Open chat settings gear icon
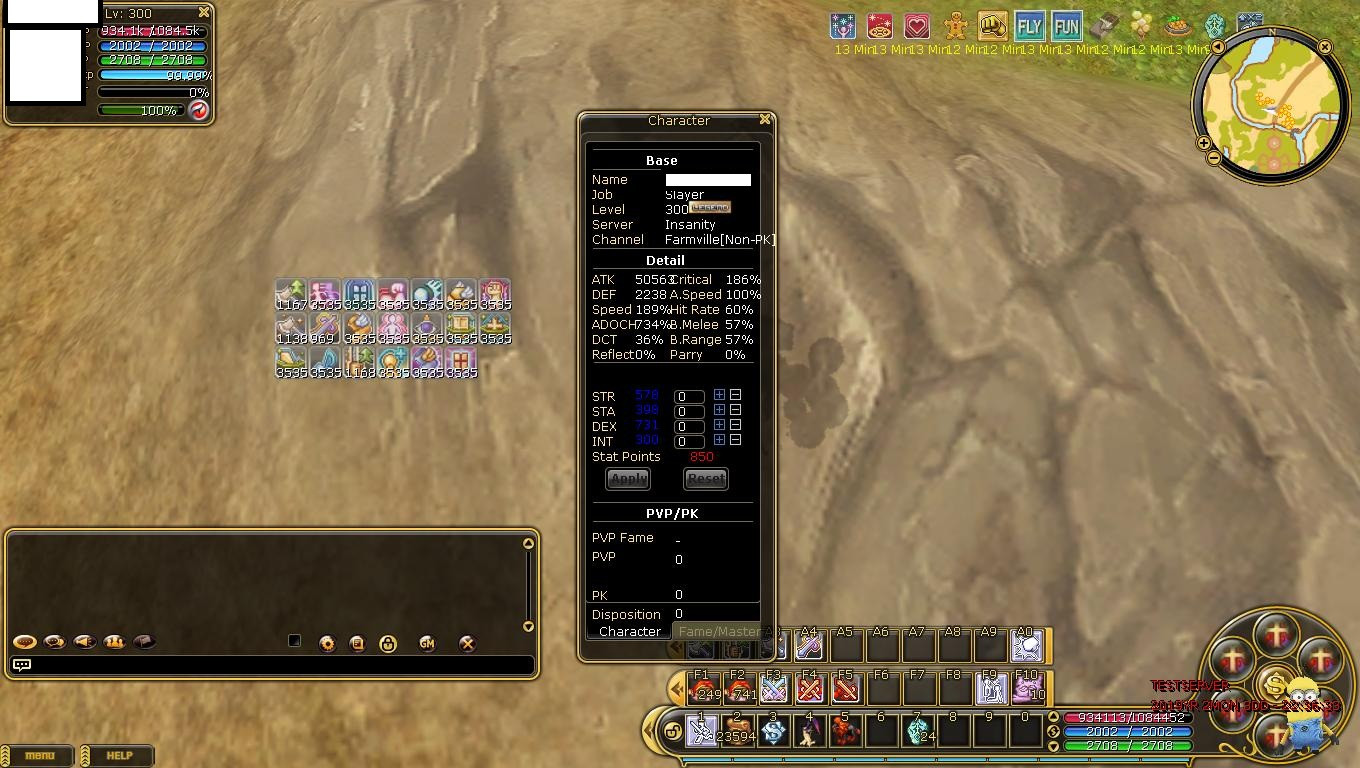 (x=327, y=644)
